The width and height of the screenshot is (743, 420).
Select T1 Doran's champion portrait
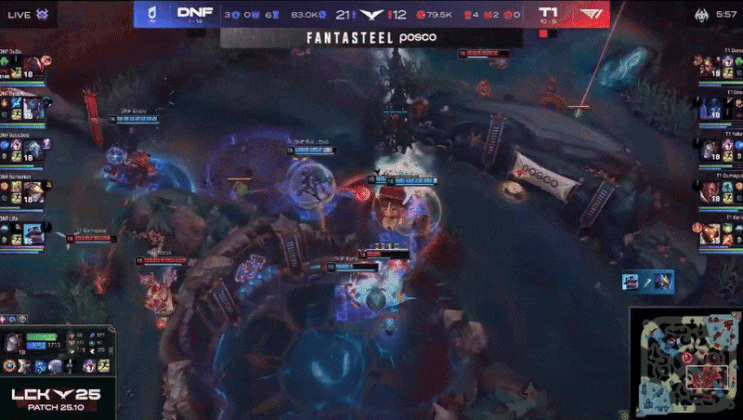[710, 66]
